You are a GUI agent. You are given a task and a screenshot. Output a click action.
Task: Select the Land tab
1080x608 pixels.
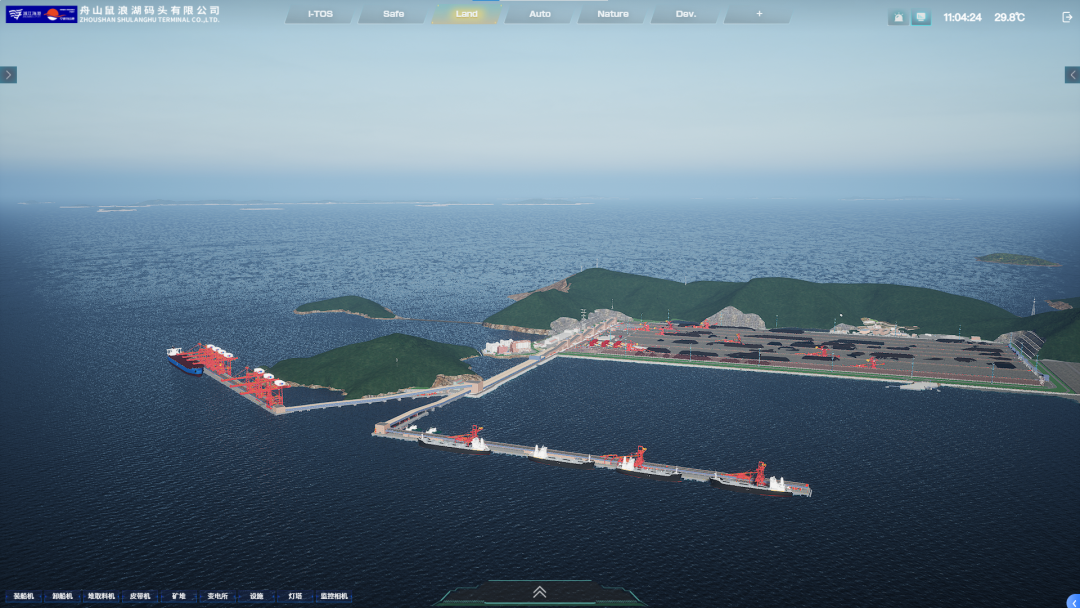[x=466, y=14]
